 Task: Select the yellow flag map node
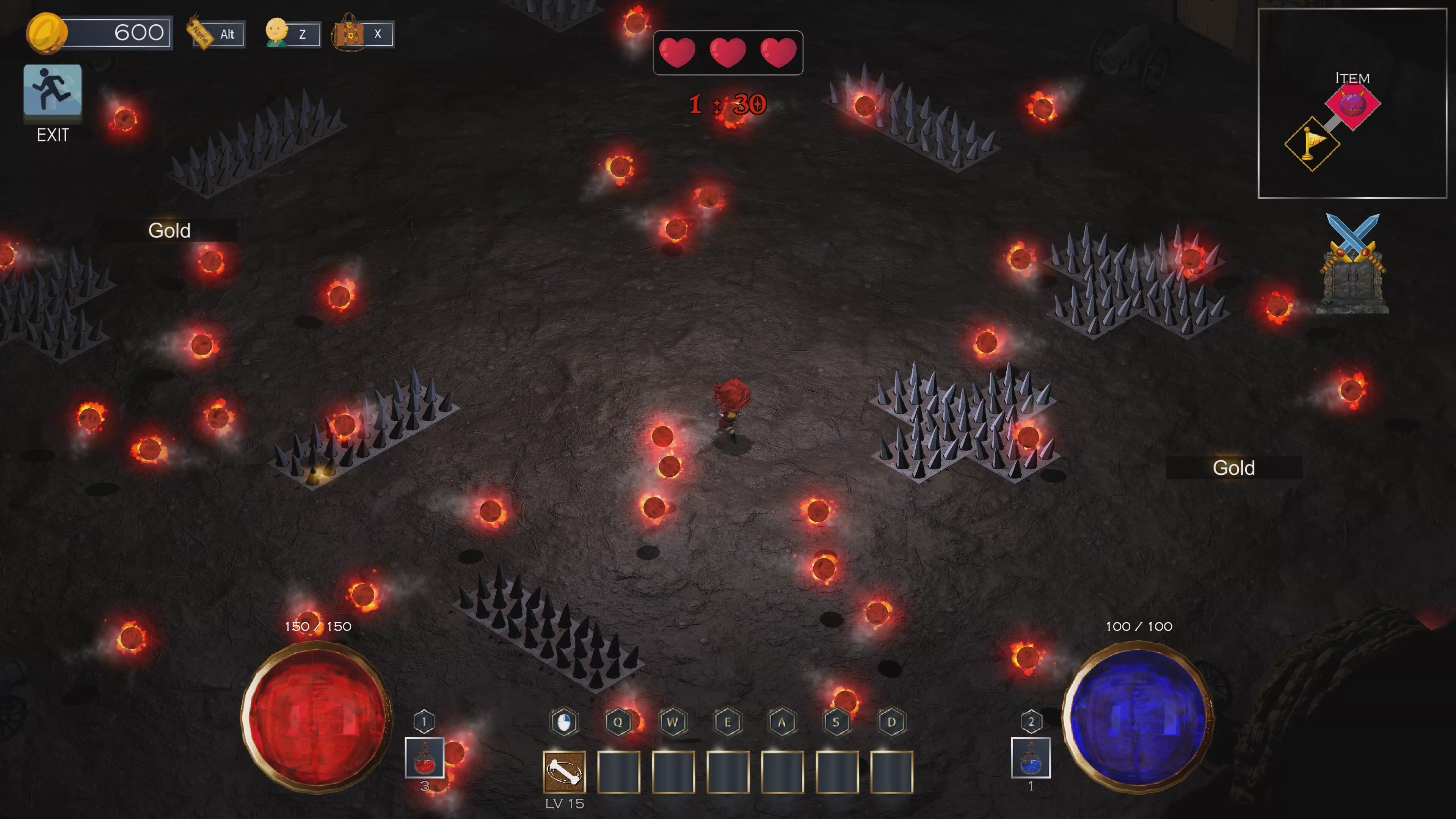[x=1312, y=144]
